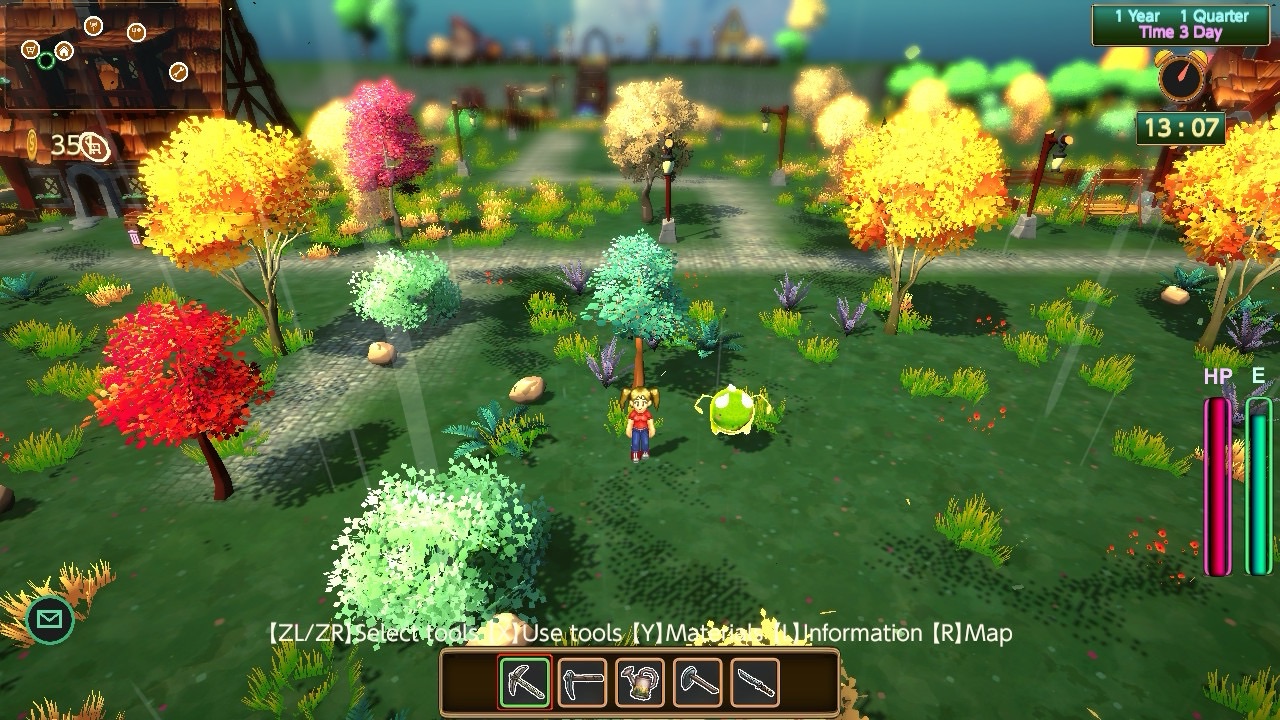This screenshot has height=720, width=1280.
Task: Click the right signpost marker on minimap
Action: [x=135, y=33]
